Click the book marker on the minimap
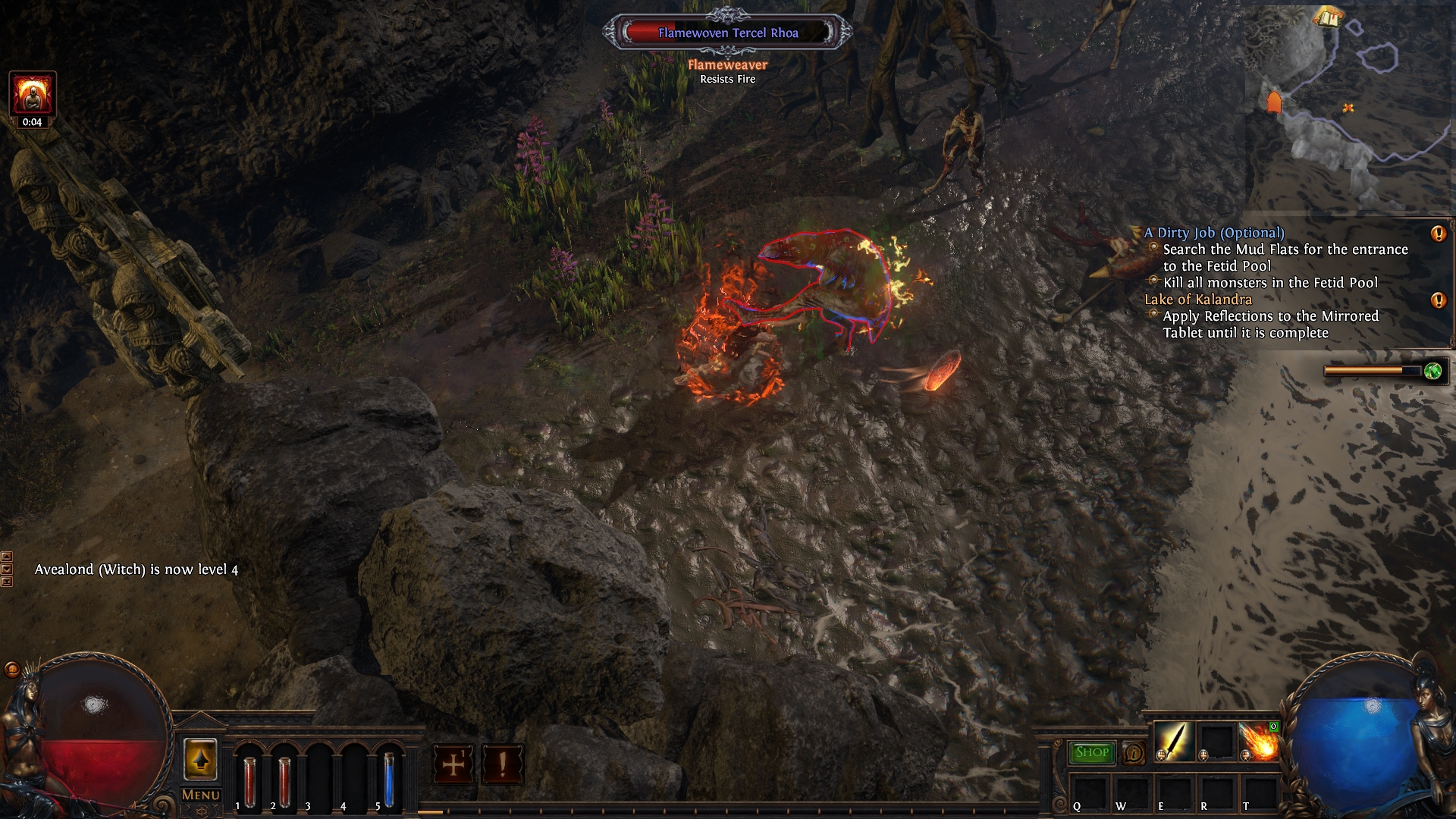 tap(1326, 15)
